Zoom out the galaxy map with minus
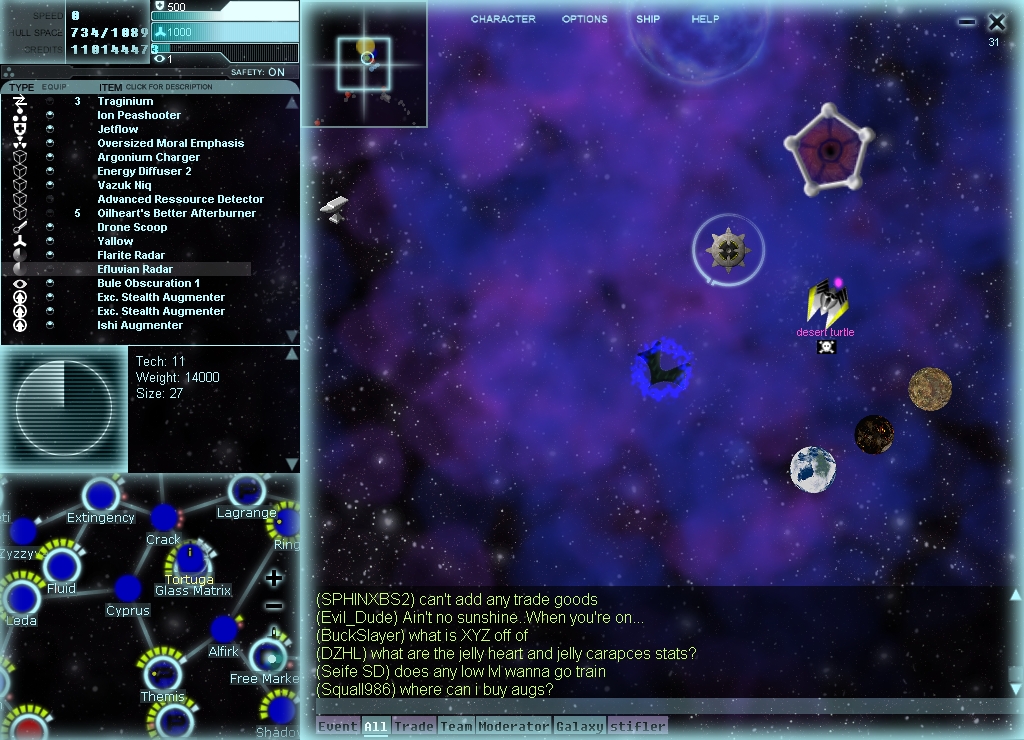 tap(274, 606)
